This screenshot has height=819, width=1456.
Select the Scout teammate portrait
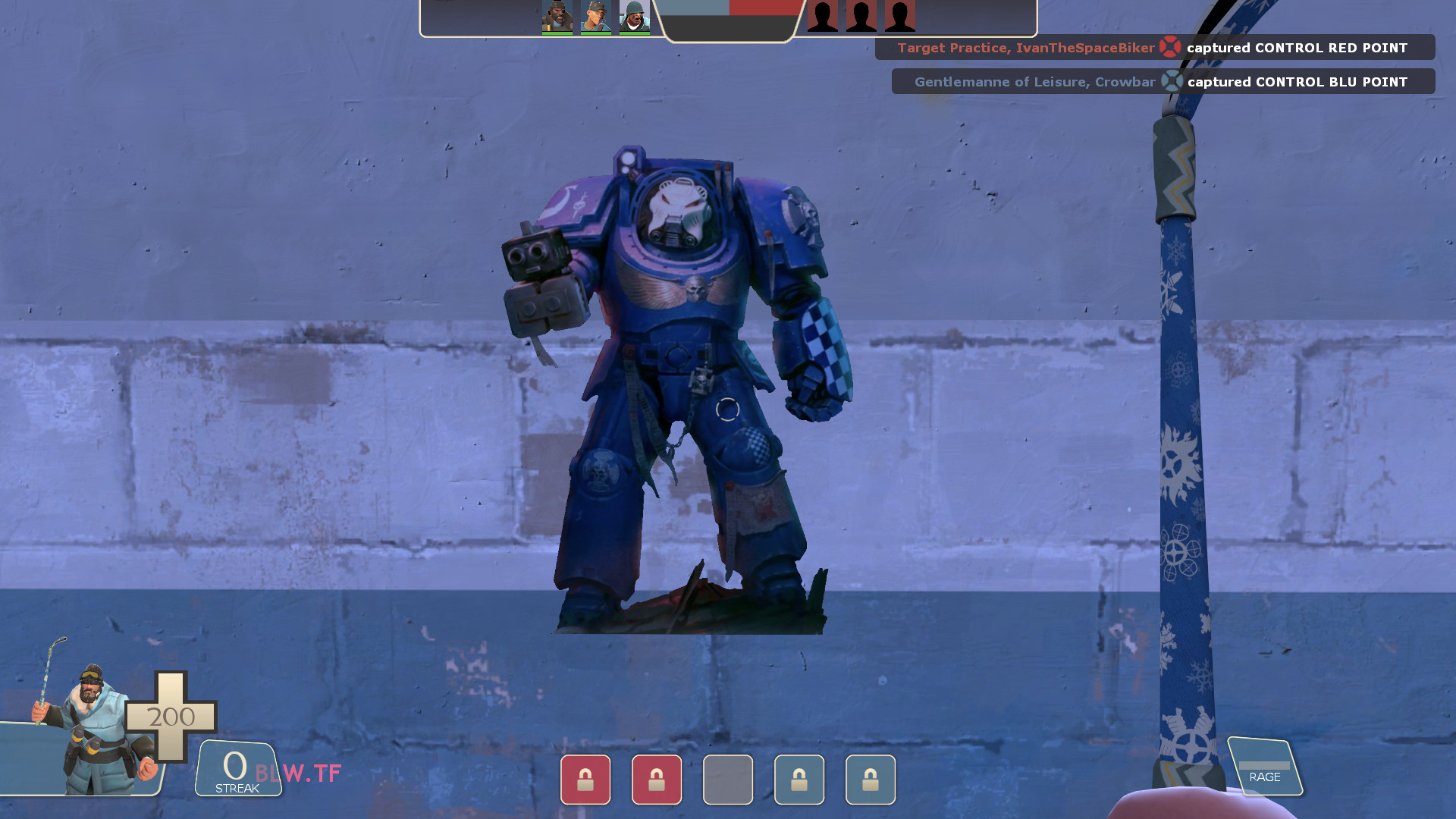595,15
